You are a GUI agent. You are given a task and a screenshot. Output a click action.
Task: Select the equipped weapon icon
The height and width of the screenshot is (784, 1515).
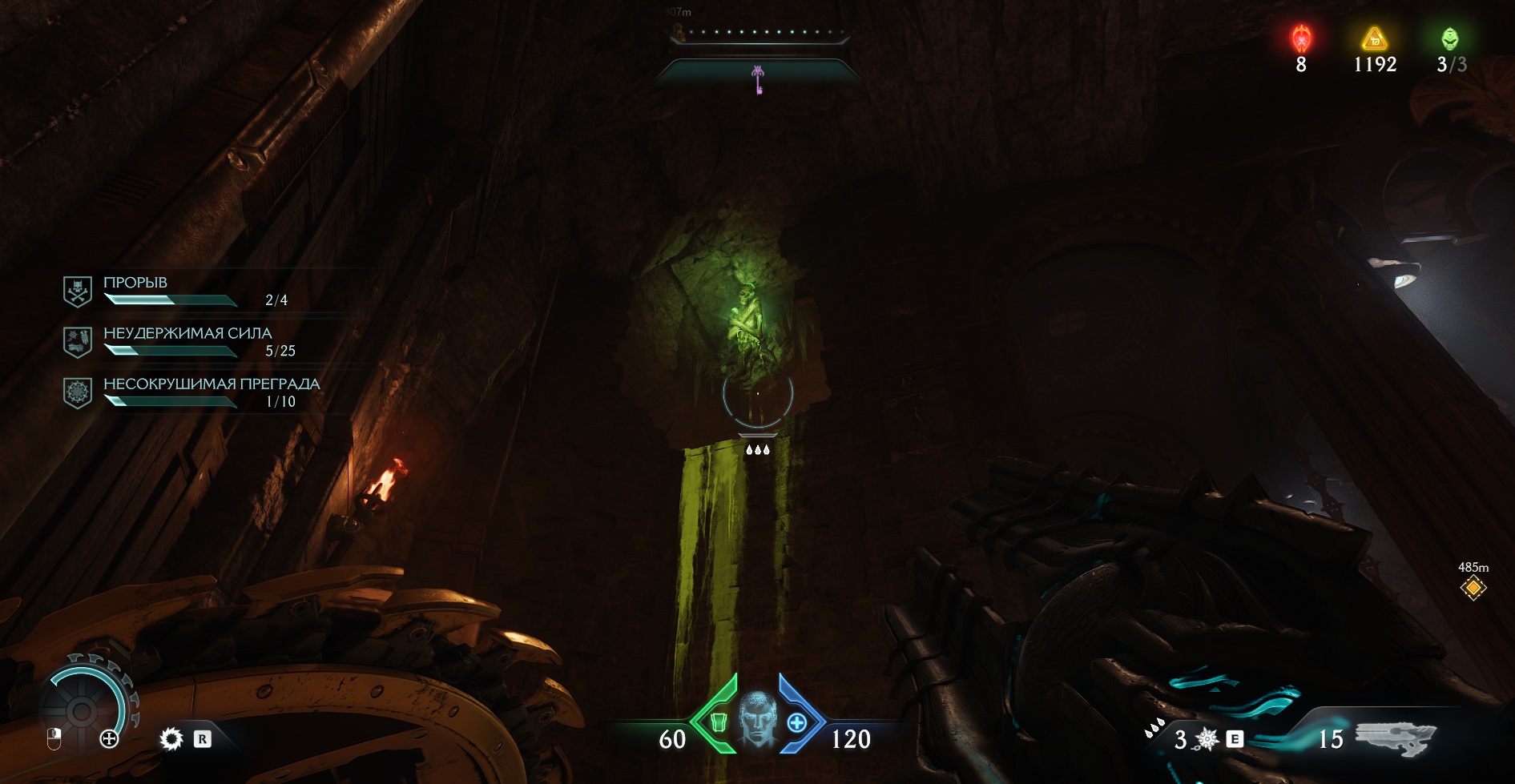1395,737
